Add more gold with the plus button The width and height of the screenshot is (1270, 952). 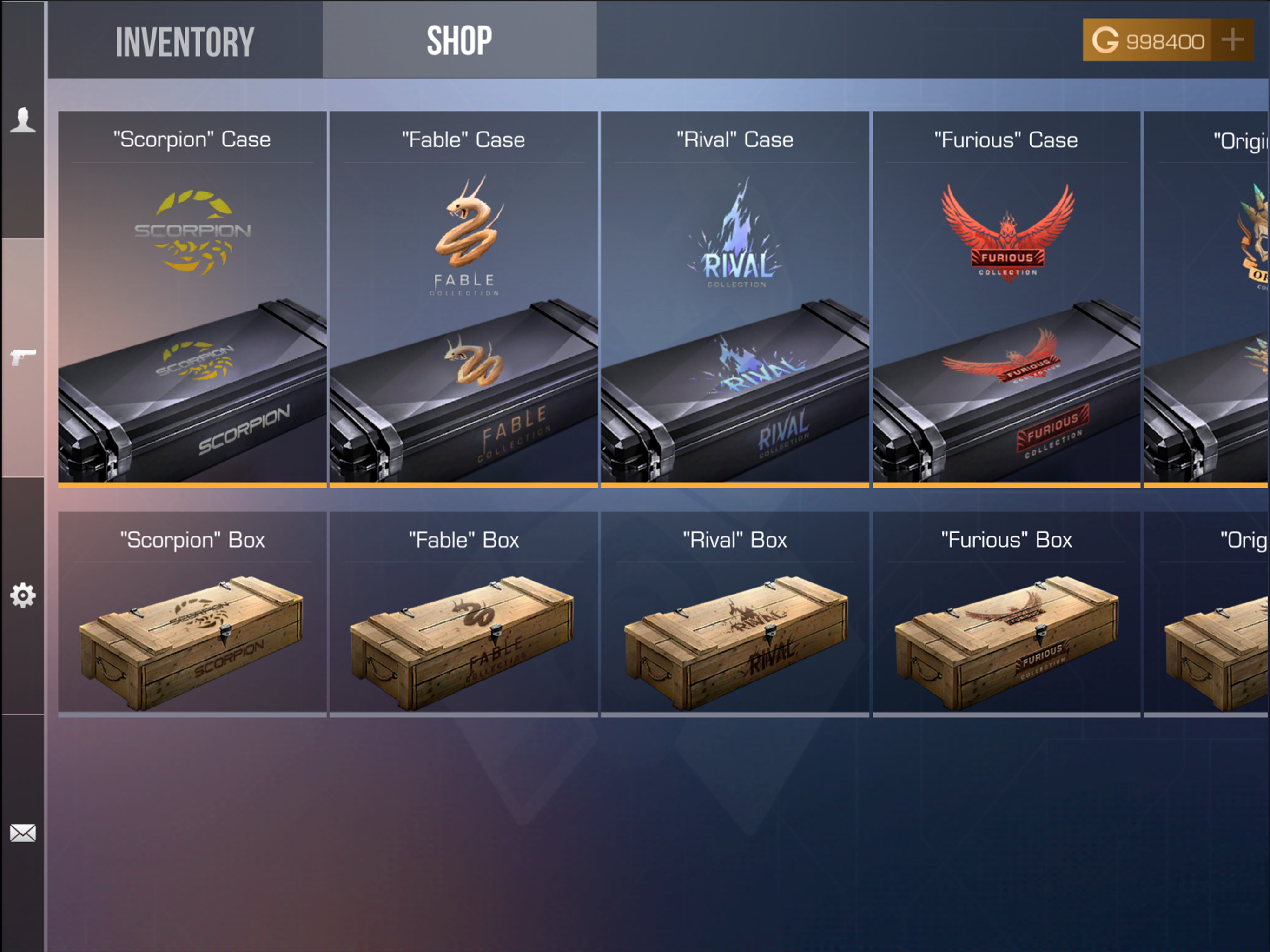tap(1232, 40)
